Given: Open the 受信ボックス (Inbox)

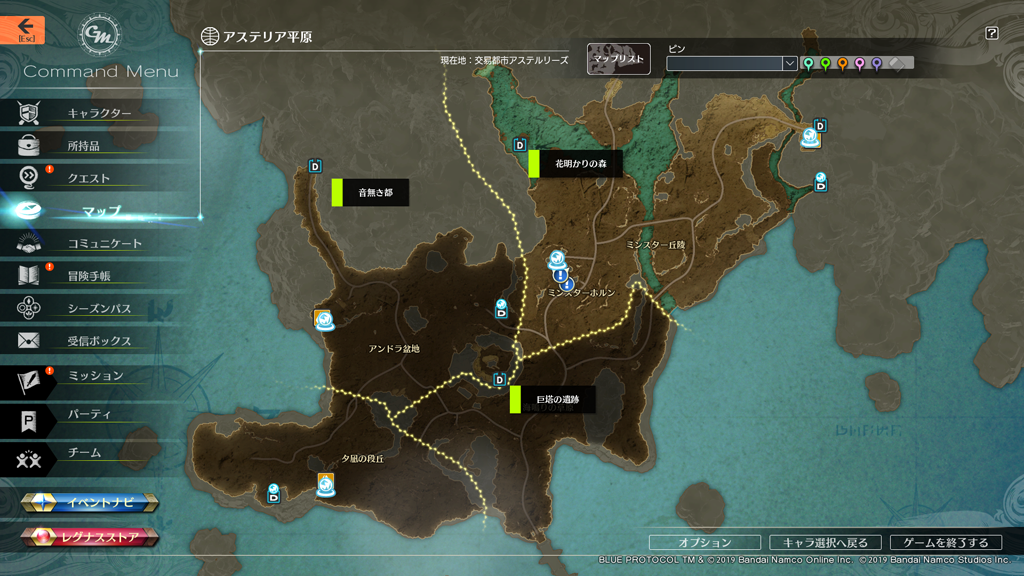Looking at the screenshot, I should pos(99,341).
